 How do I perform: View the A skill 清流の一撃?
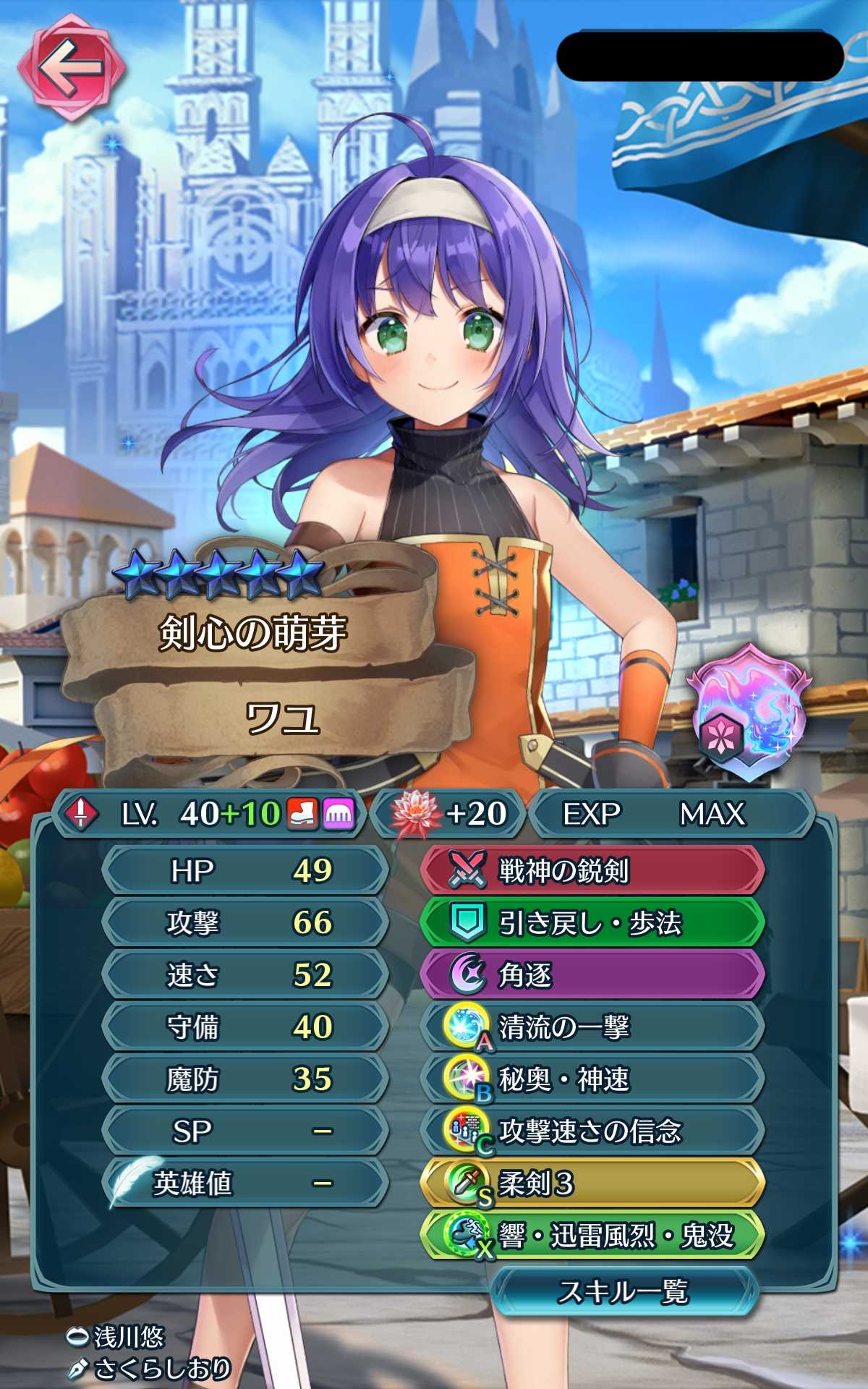592,1027
